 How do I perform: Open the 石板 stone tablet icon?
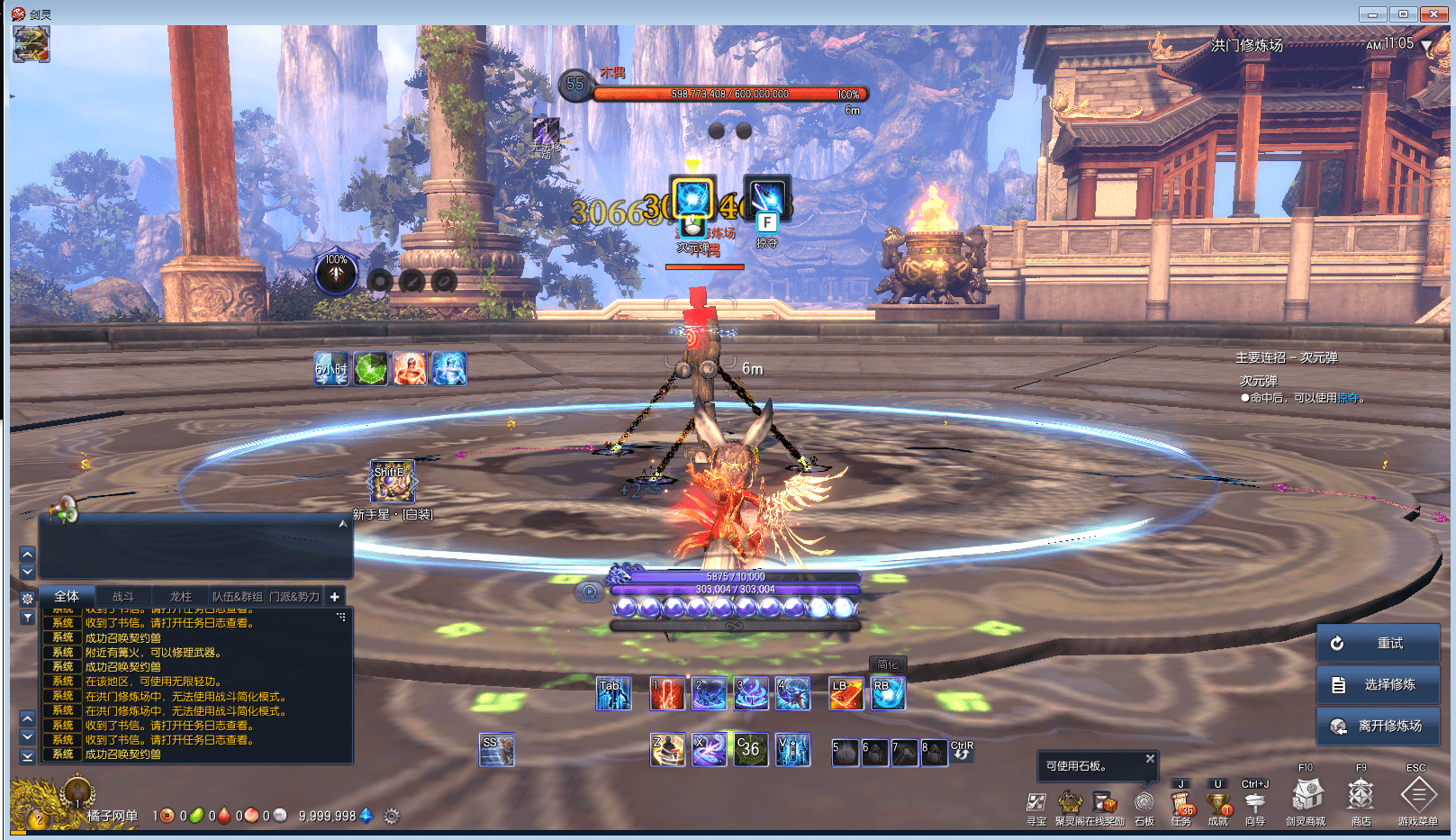[1144, 802]
